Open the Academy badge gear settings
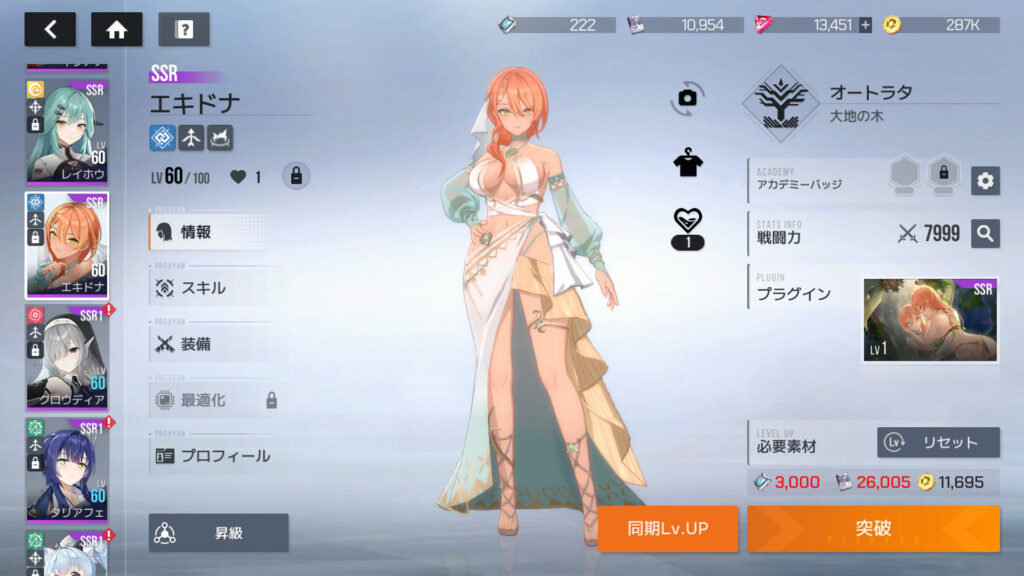Viewport: 1024px width, 576px height. tap(985, 180)
